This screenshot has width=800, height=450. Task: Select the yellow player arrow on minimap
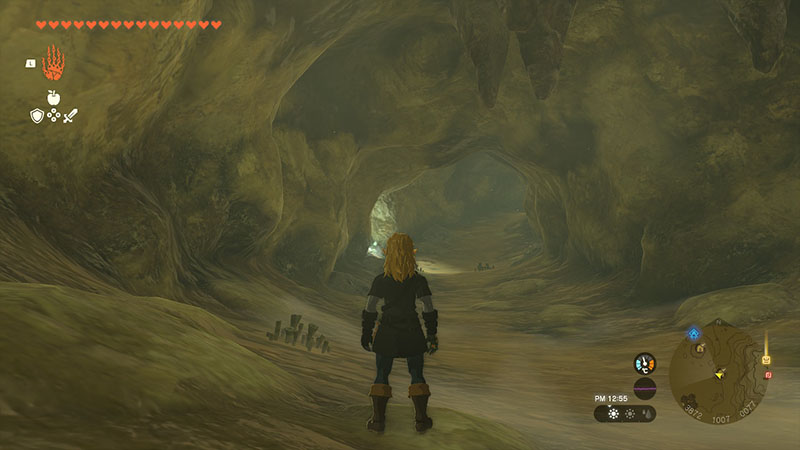click(719, 374)
